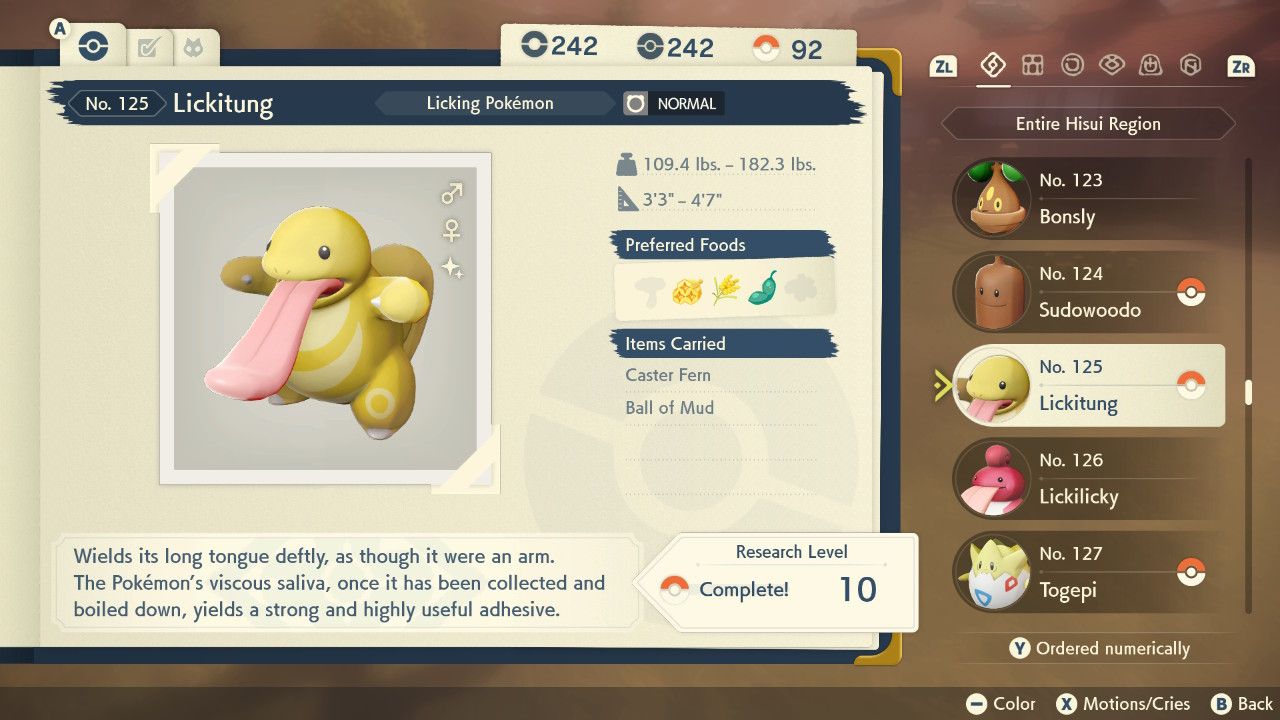Click the NORMAL type badge icon
This screenshot has width=1280, height=720.
pos(636,103)
